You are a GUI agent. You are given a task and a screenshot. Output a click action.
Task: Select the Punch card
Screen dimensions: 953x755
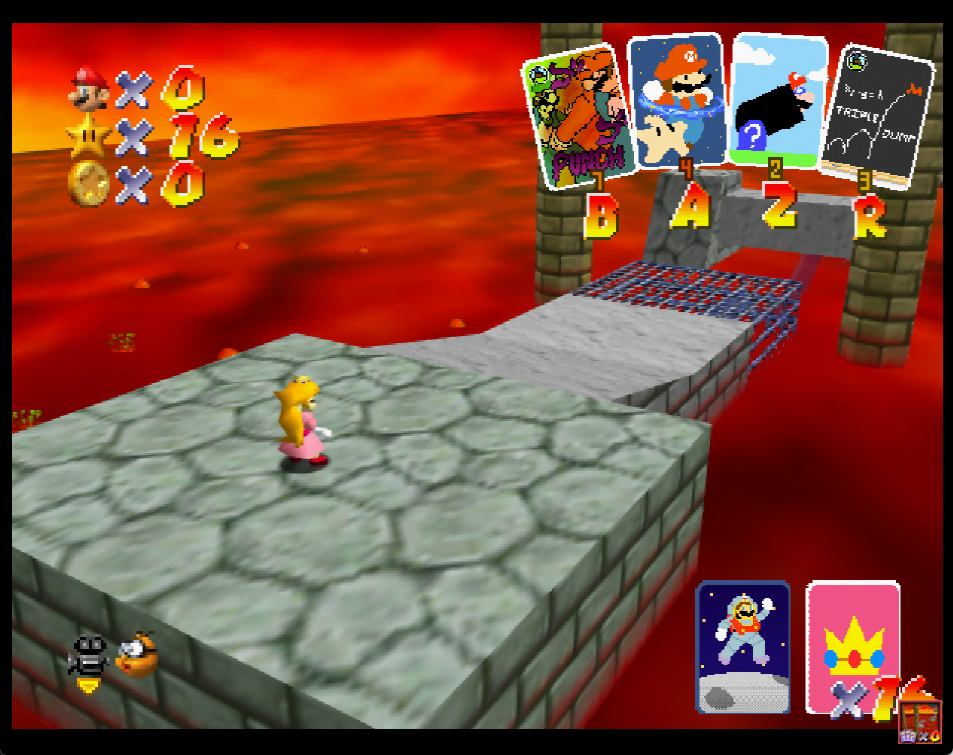click(576, 116)
